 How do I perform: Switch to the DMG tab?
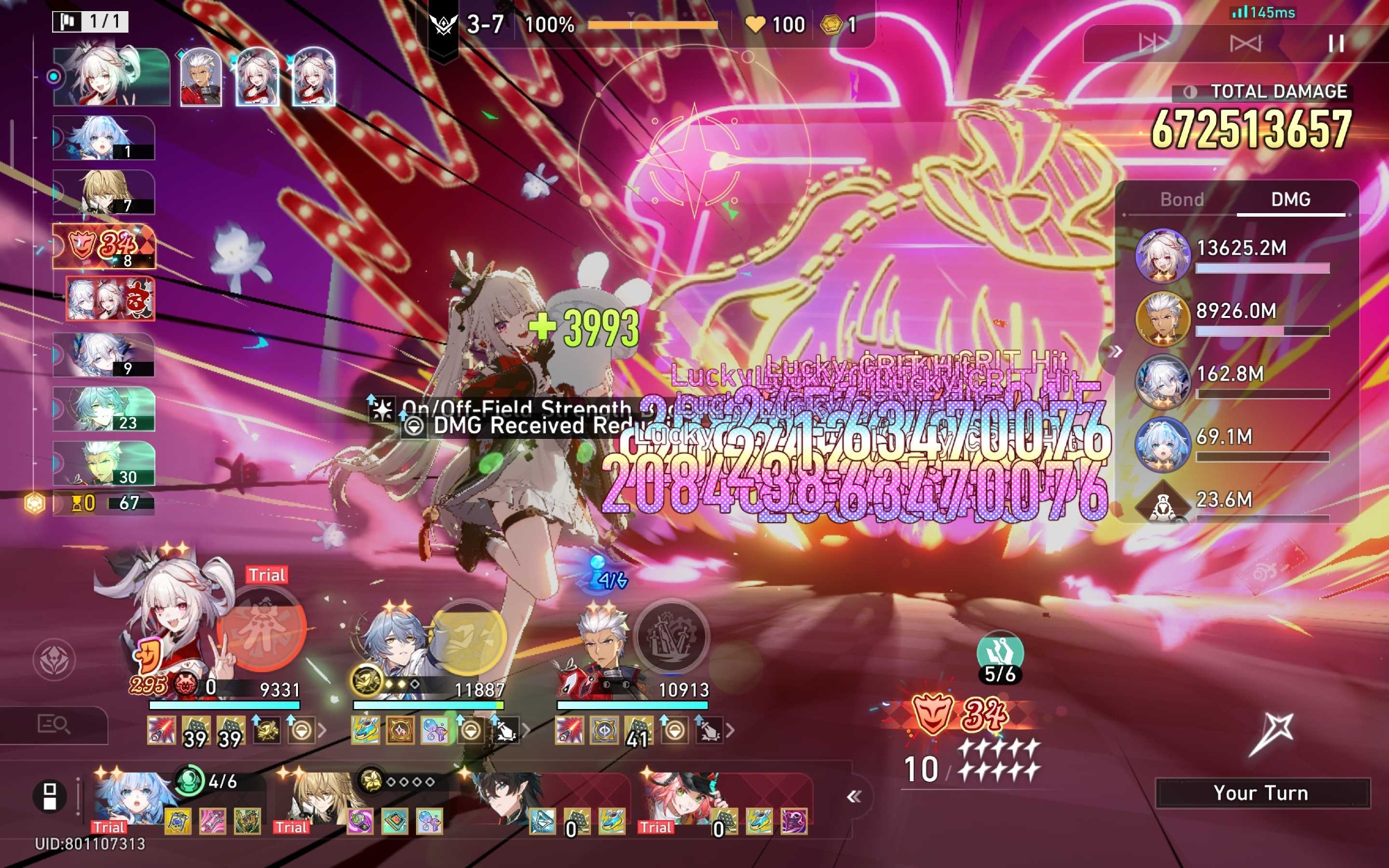pos(1290,200)
